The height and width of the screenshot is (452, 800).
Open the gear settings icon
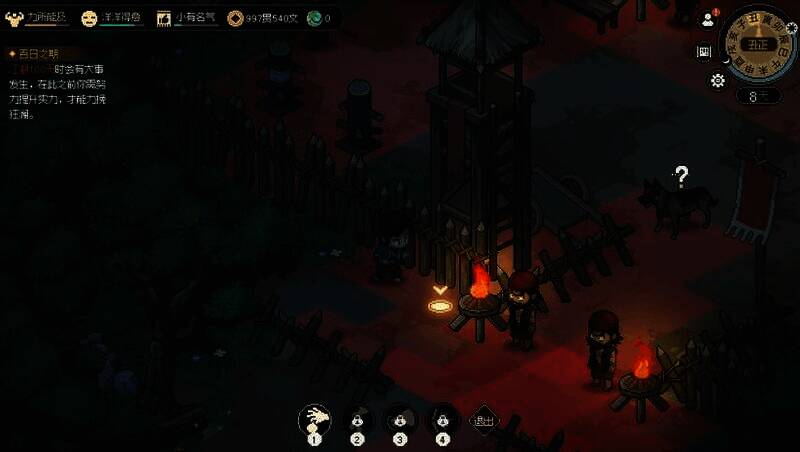[x=717, y=80]
